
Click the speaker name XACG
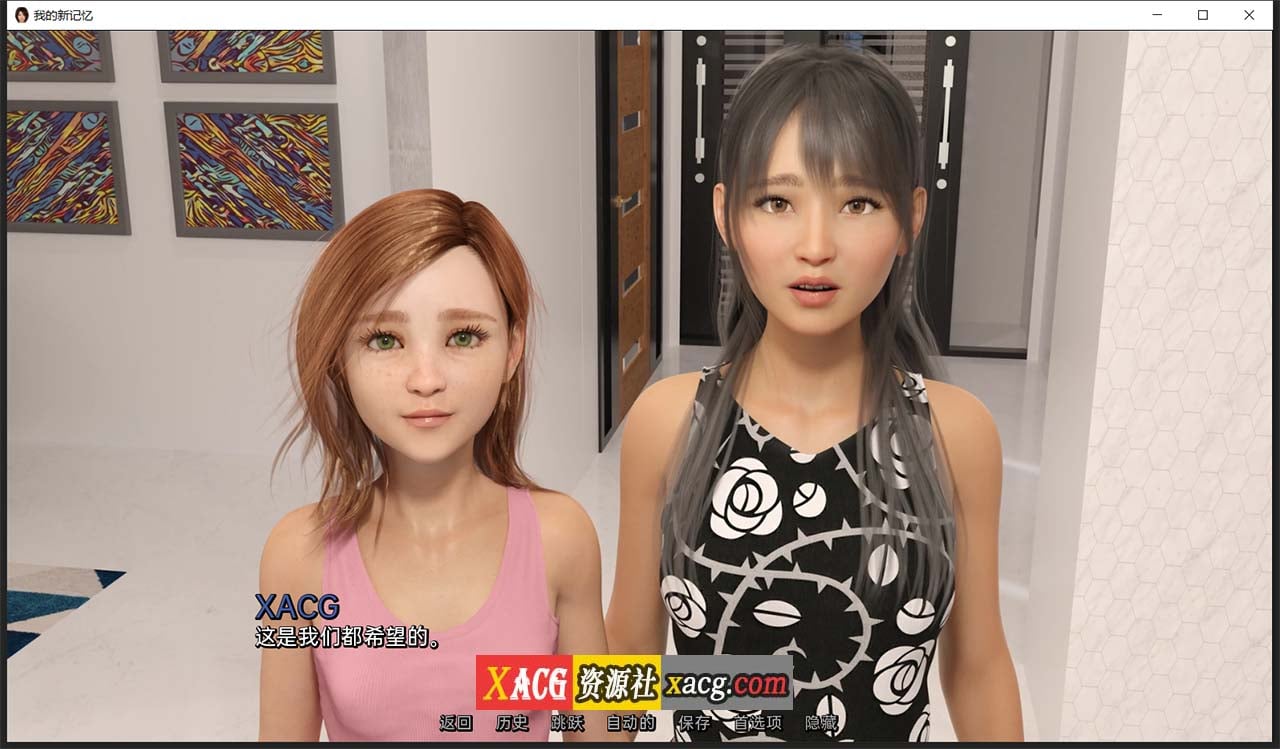pos(296,607)
